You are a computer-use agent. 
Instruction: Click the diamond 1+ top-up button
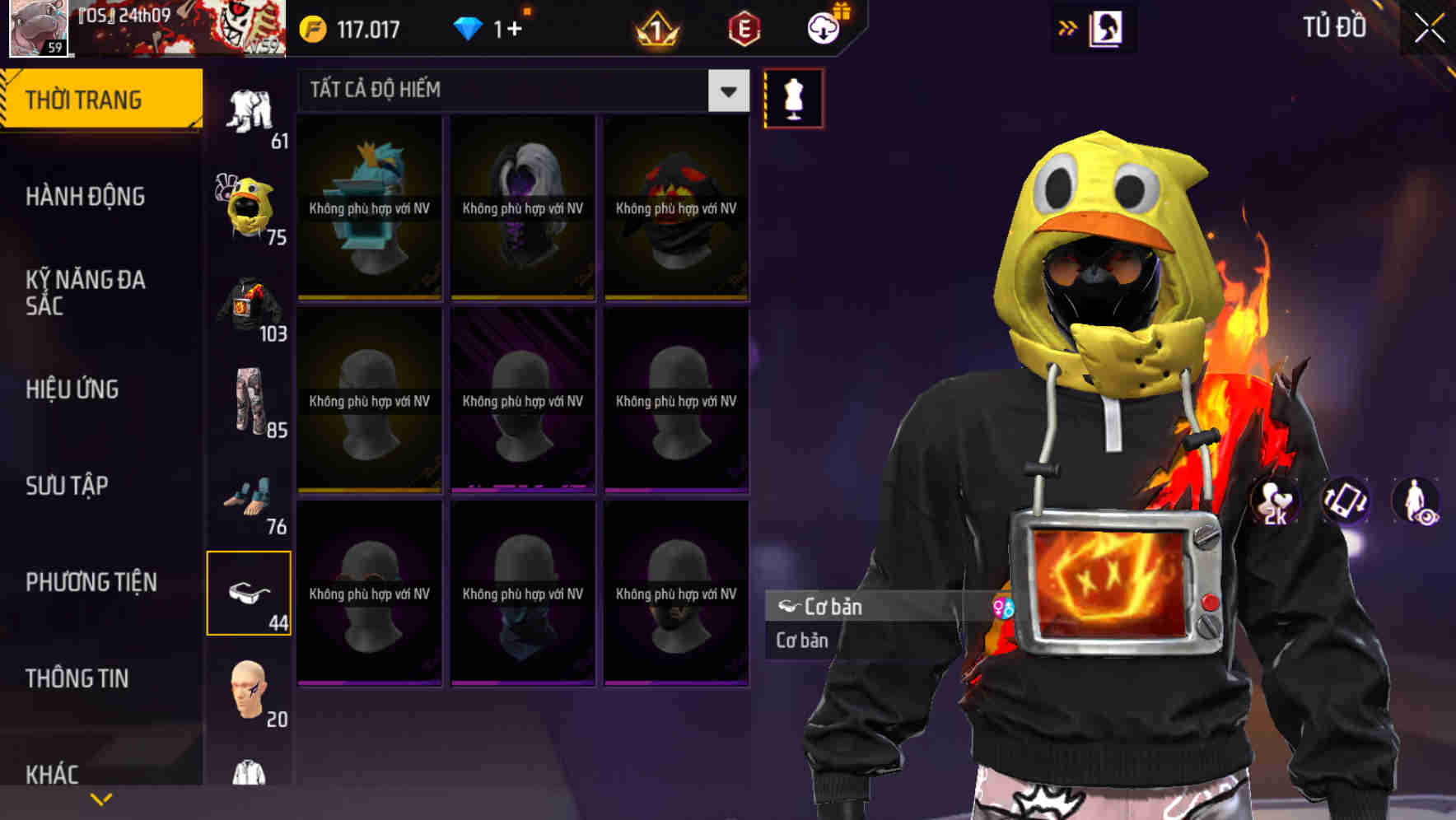[x=494, y=27]
